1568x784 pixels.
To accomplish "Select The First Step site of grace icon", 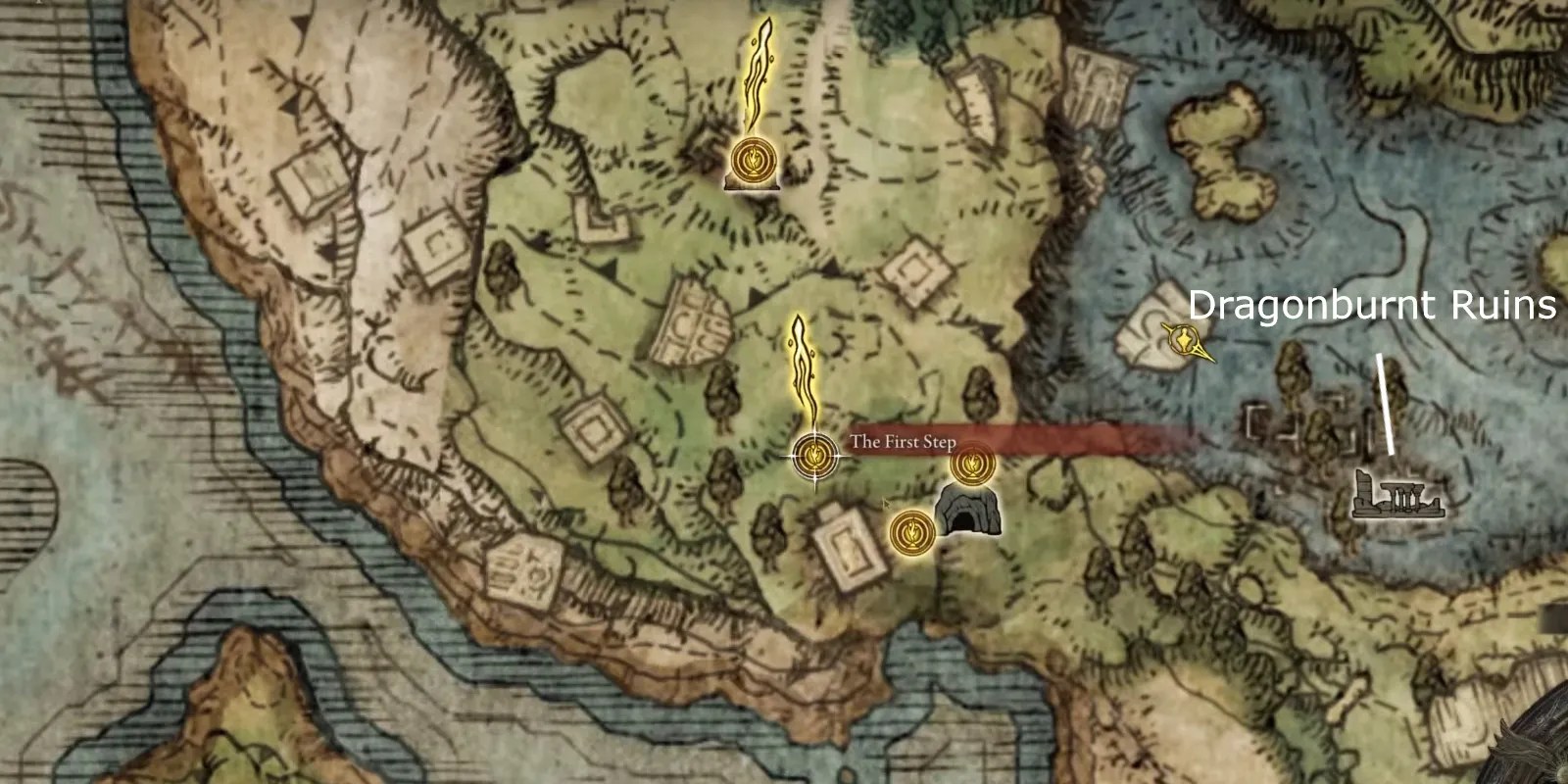I will 813,454.
